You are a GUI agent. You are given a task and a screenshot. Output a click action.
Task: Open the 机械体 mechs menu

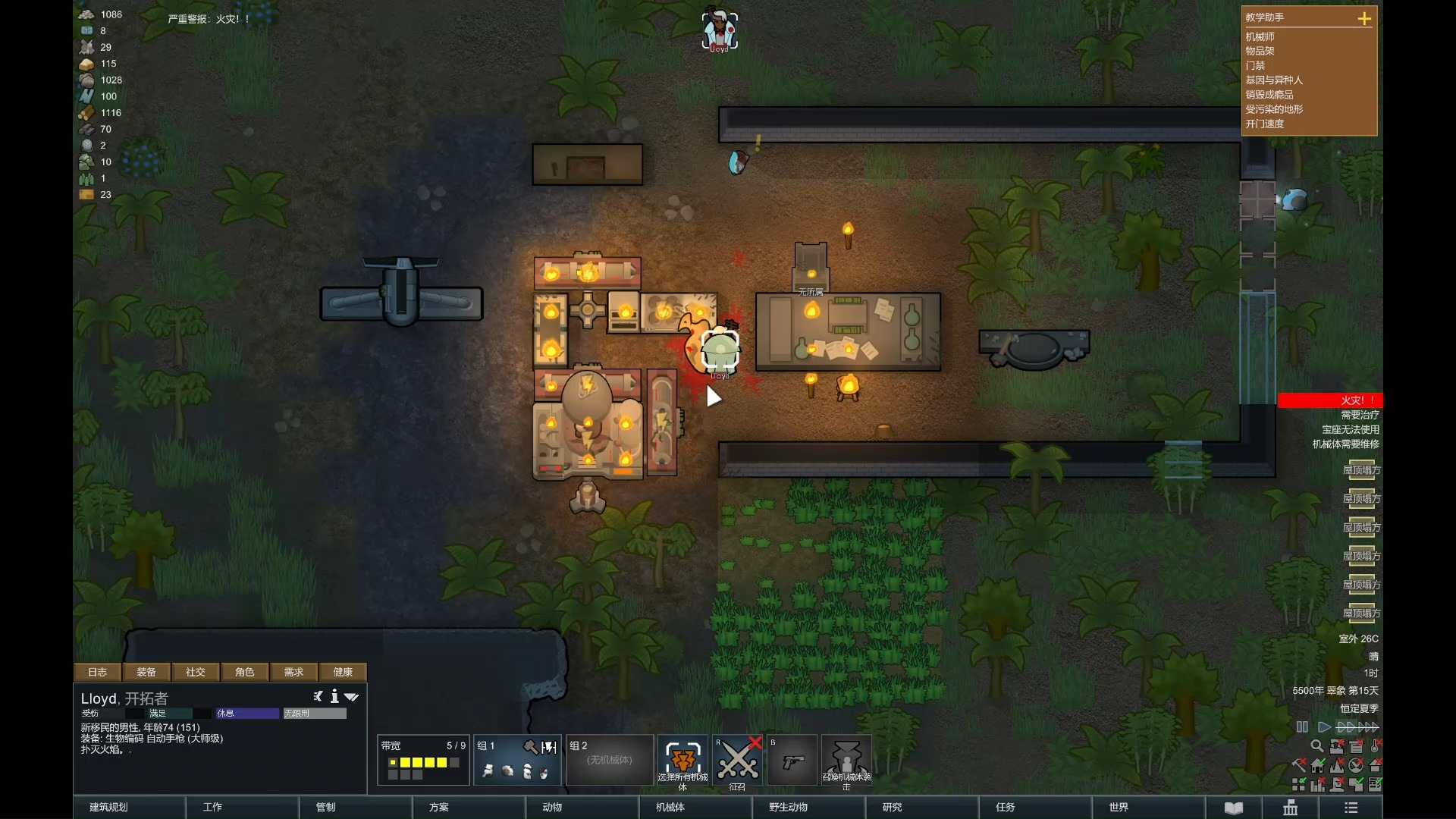(670, 807)
